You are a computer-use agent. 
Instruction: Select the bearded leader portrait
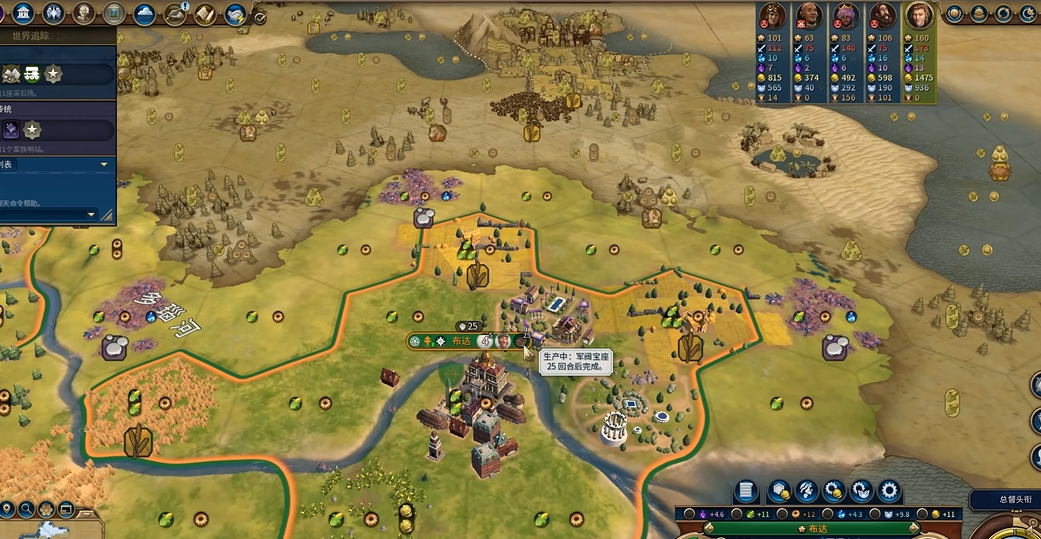(x=882, y=15)
